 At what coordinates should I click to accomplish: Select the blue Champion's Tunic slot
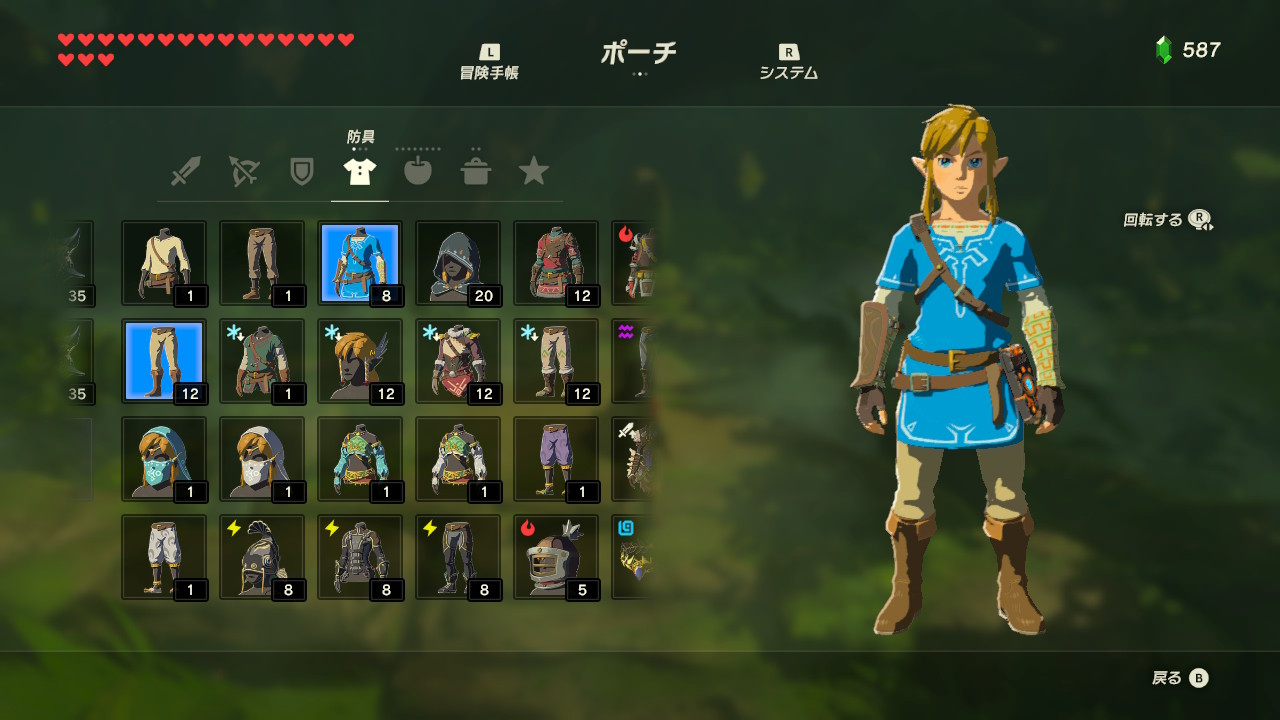[360, 263]
